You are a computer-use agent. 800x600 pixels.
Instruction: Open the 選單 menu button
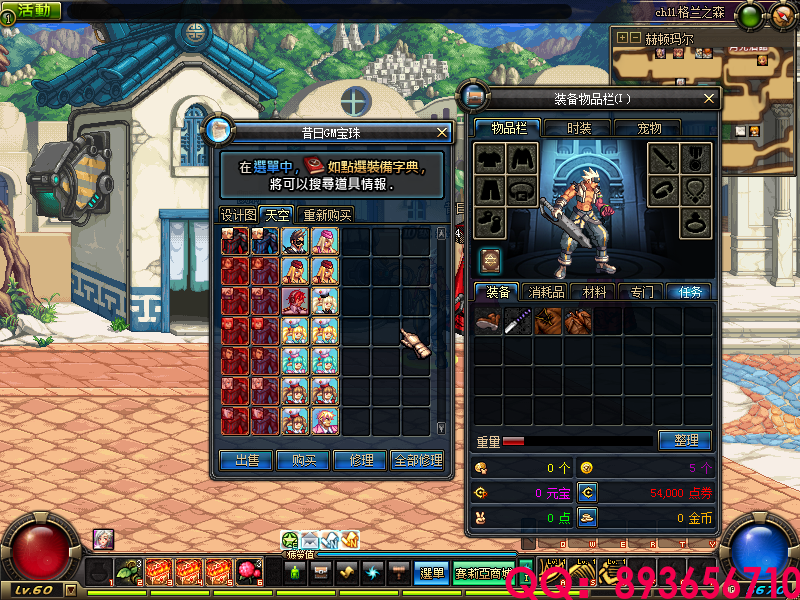tap(432, 573)
